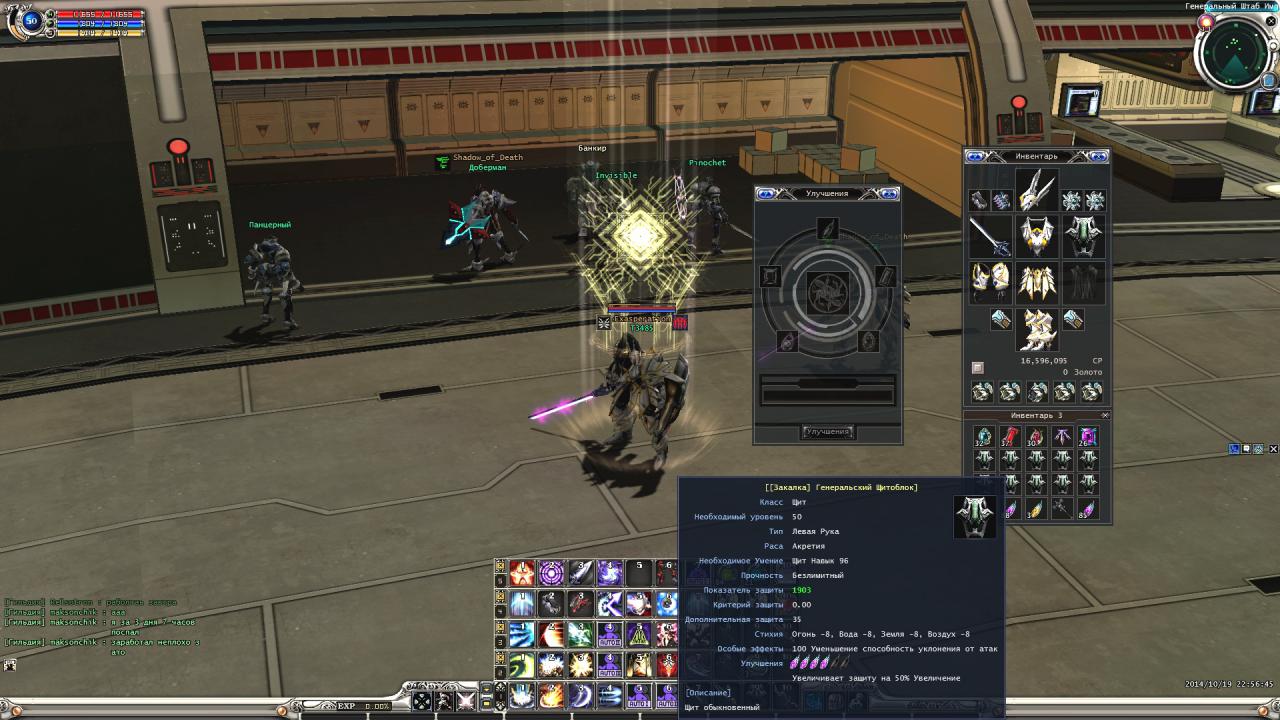Select the purple cube item with count 26
This screenshot has width=1280, height=720.
pos(1087,436)
